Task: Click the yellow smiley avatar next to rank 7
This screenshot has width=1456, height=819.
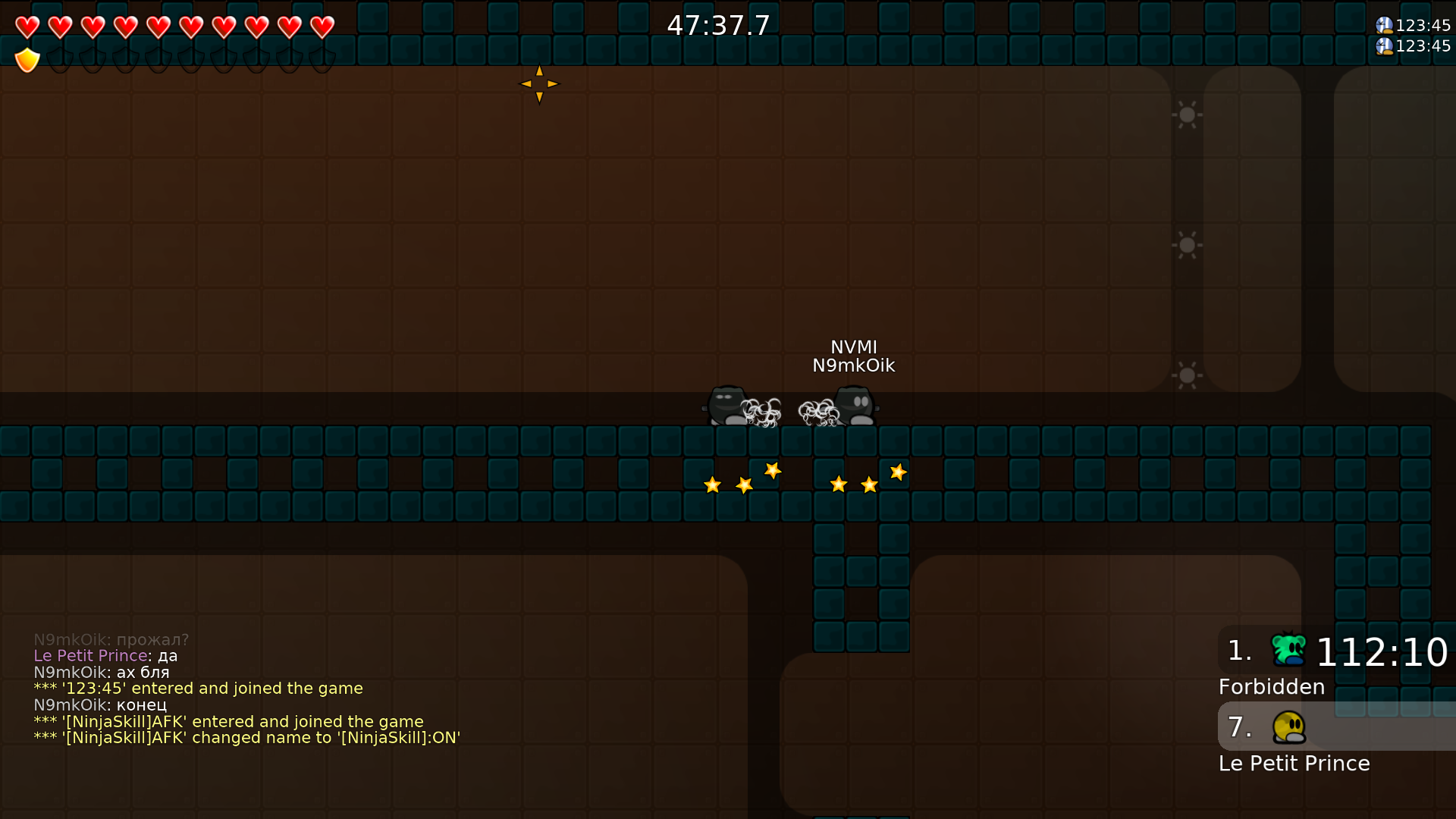Action: [x=1289, y=727]
